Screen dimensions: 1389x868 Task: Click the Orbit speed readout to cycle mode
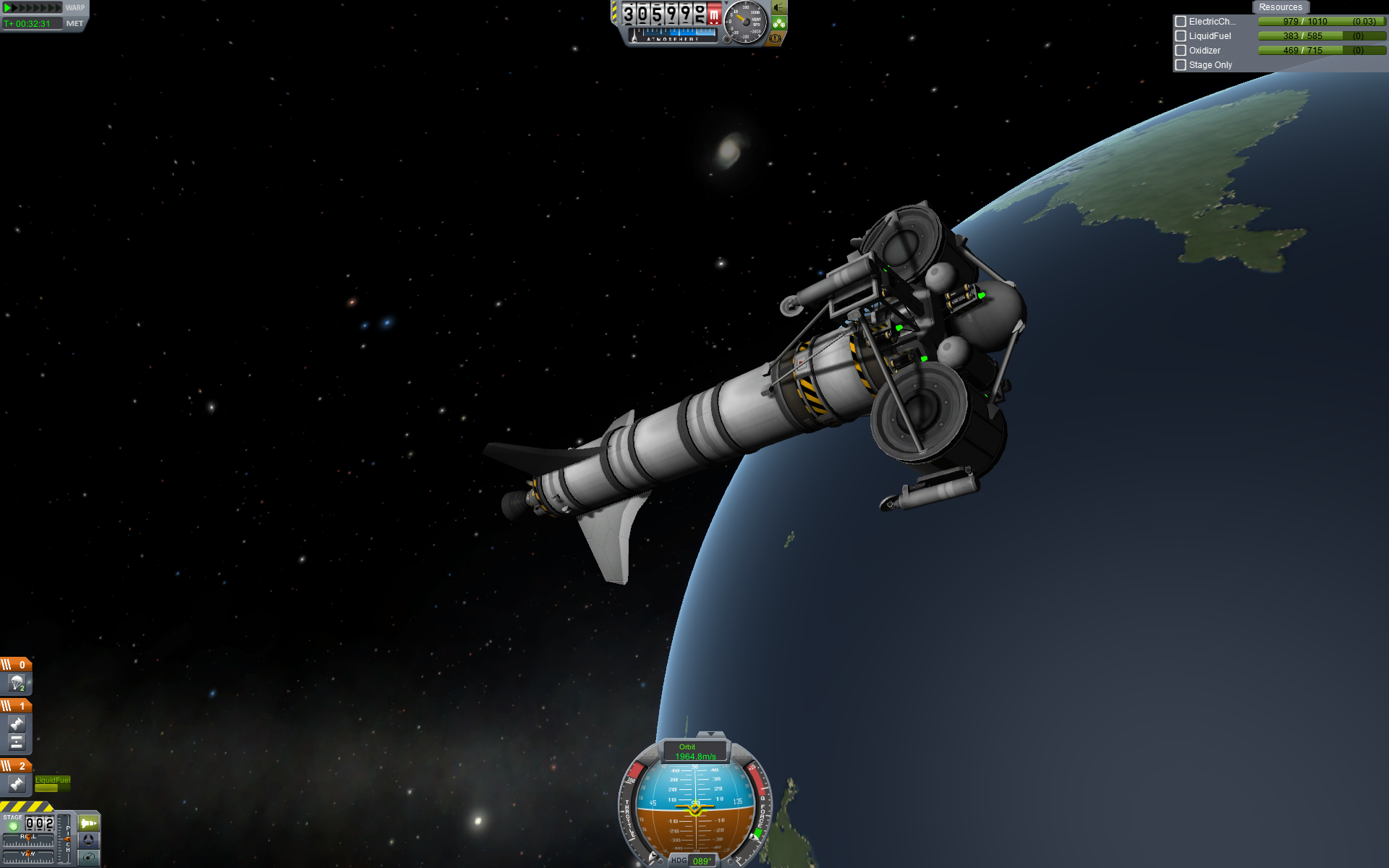(x=694, y=752)
